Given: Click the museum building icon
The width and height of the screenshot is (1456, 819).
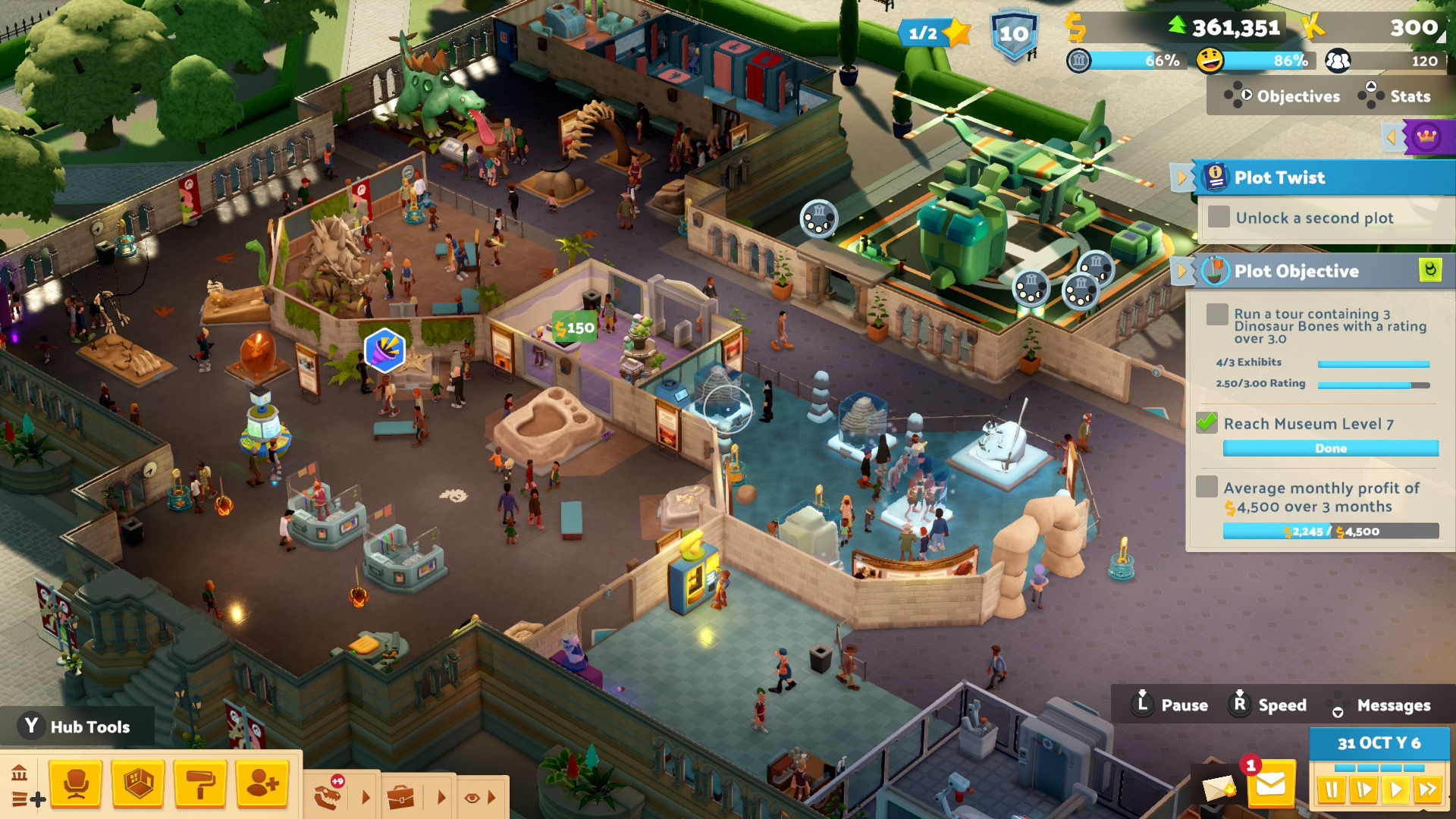Looking at the screenshot, I should (x=20, y=773).
